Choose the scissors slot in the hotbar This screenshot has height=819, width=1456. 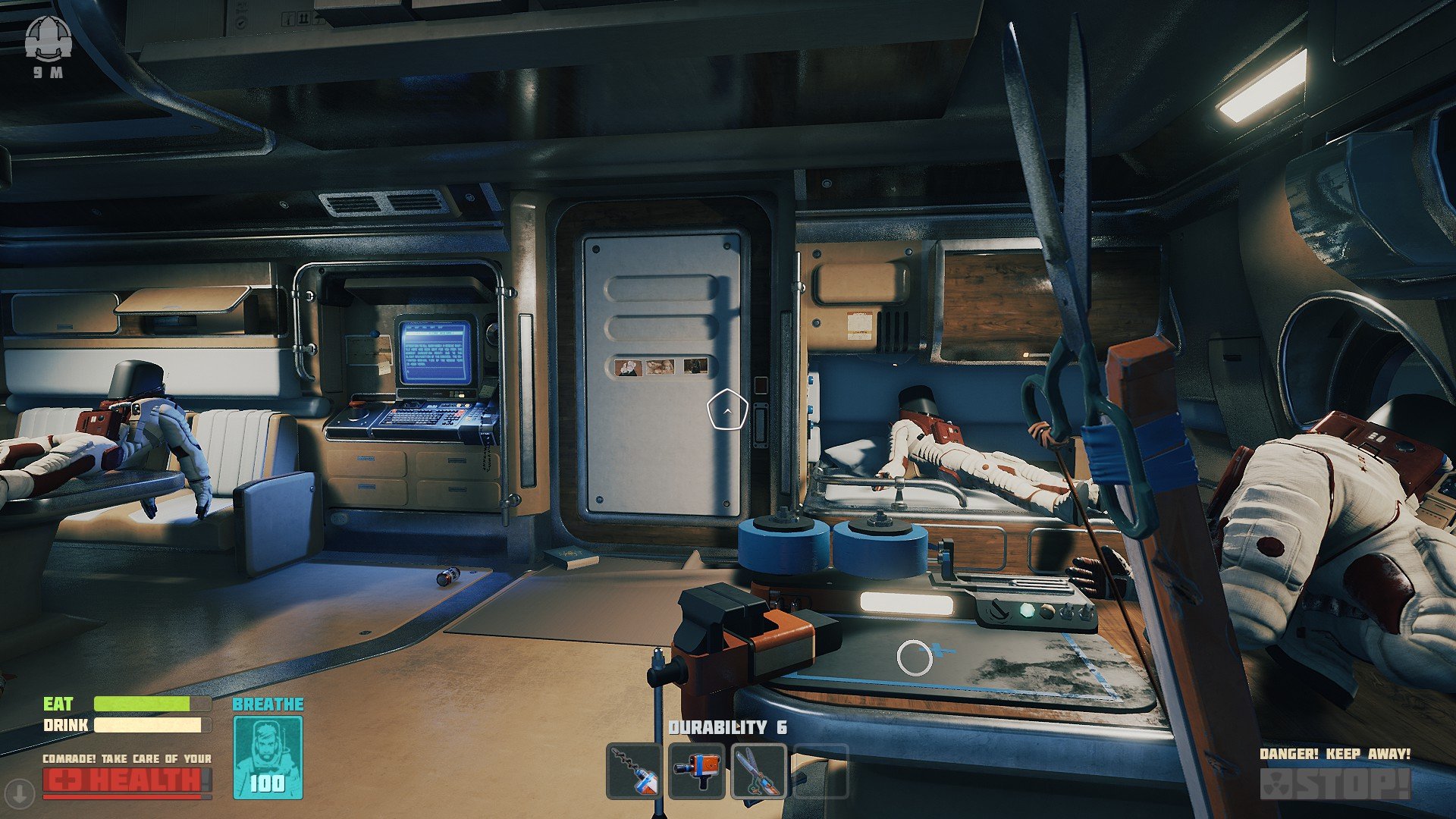(758, 771)
